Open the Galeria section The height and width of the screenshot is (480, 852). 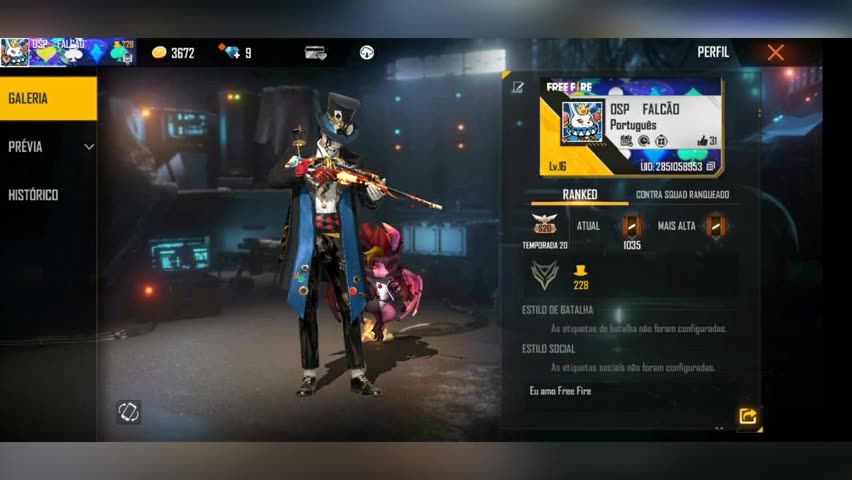48,99
